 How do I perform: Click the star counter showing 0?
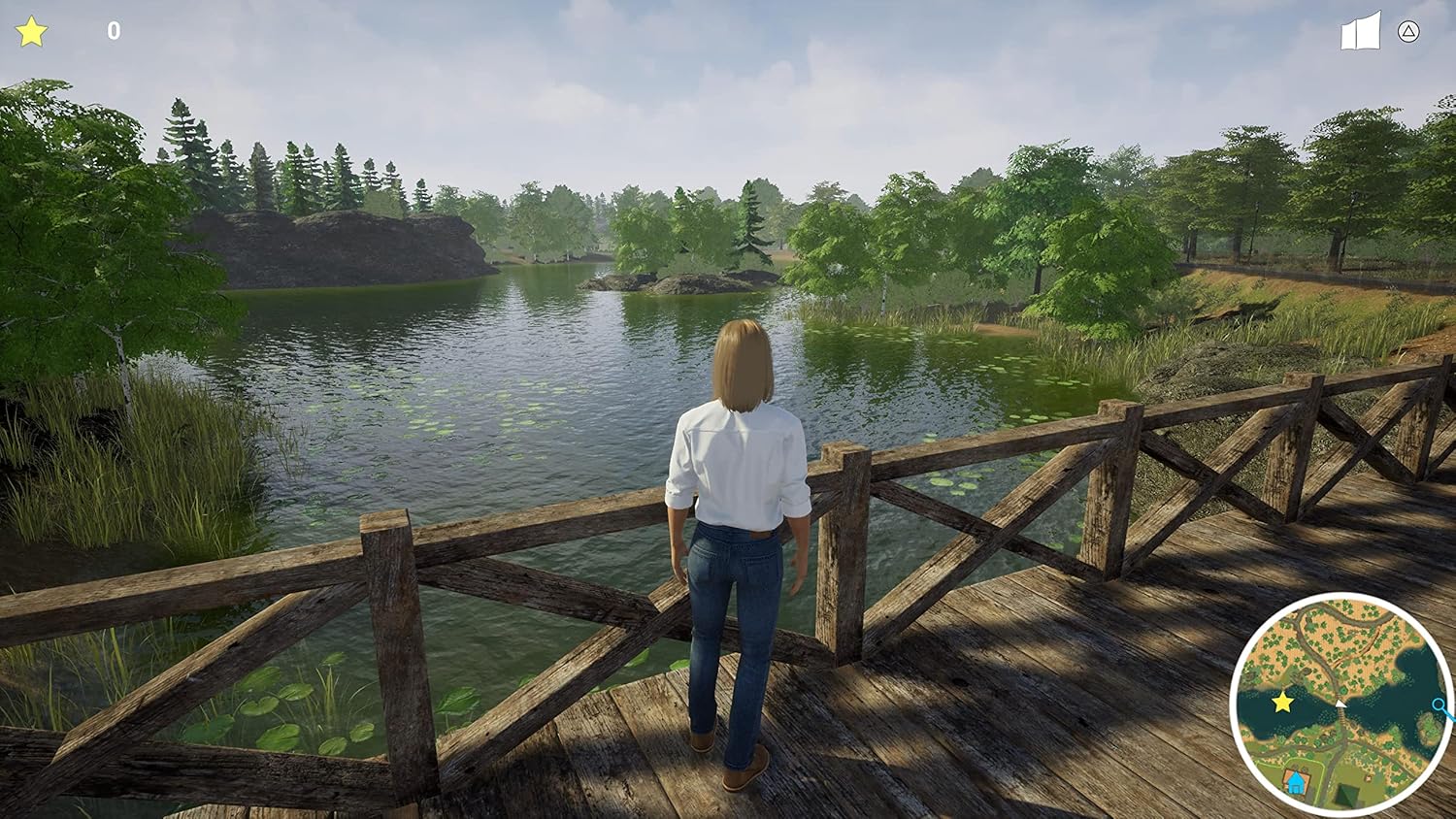[x=112, y=30]
